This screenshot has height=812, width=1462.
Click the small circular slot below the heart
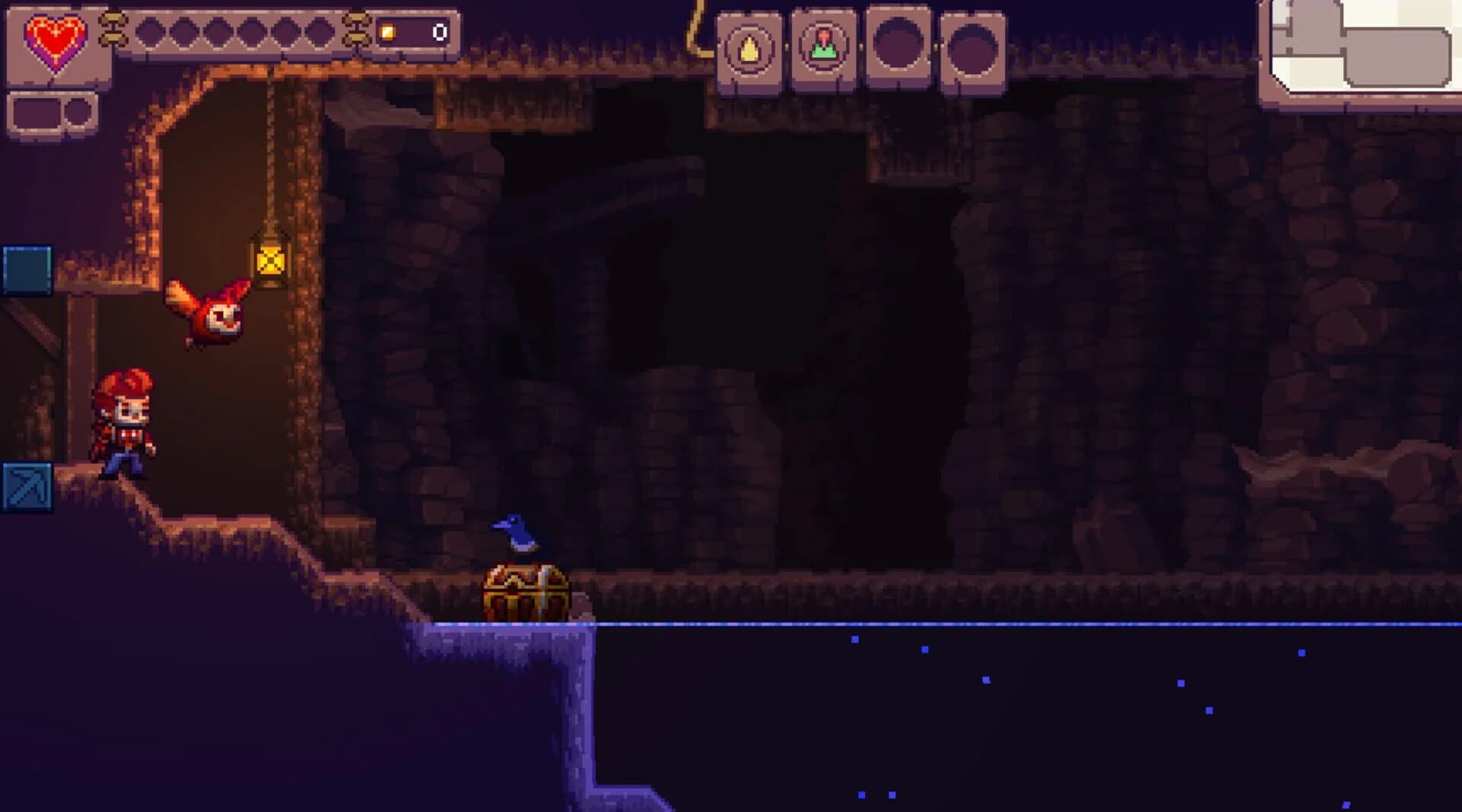coord(78,112)
